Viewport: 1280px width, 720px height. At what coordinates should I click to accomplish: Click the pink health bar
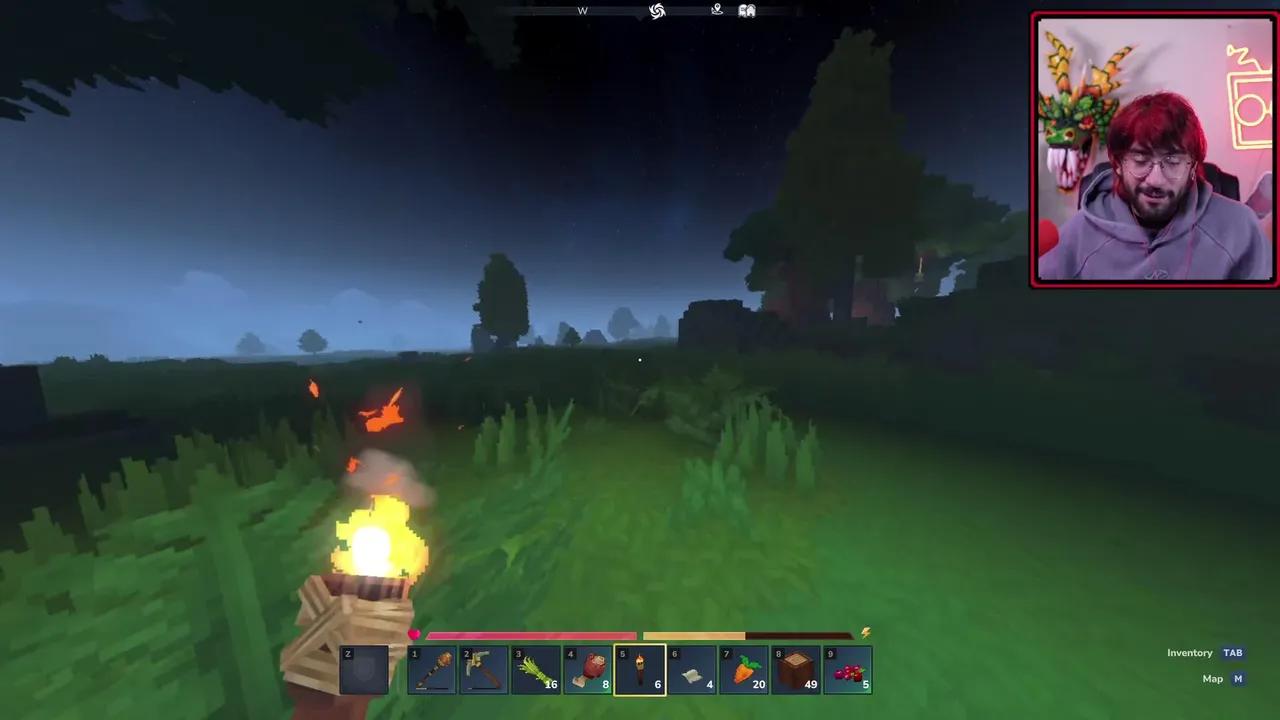coord(530,634)
